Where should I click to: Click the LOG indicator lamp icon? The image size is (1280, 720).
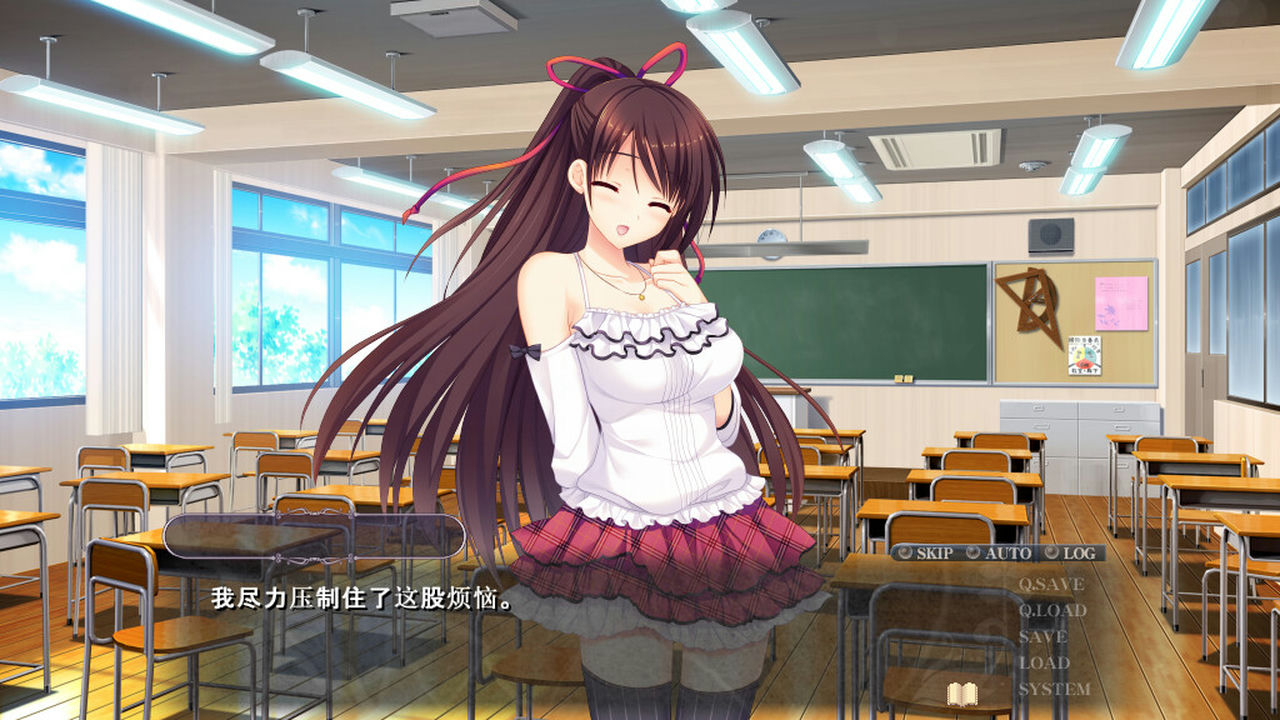click(x=1051, y=552)
